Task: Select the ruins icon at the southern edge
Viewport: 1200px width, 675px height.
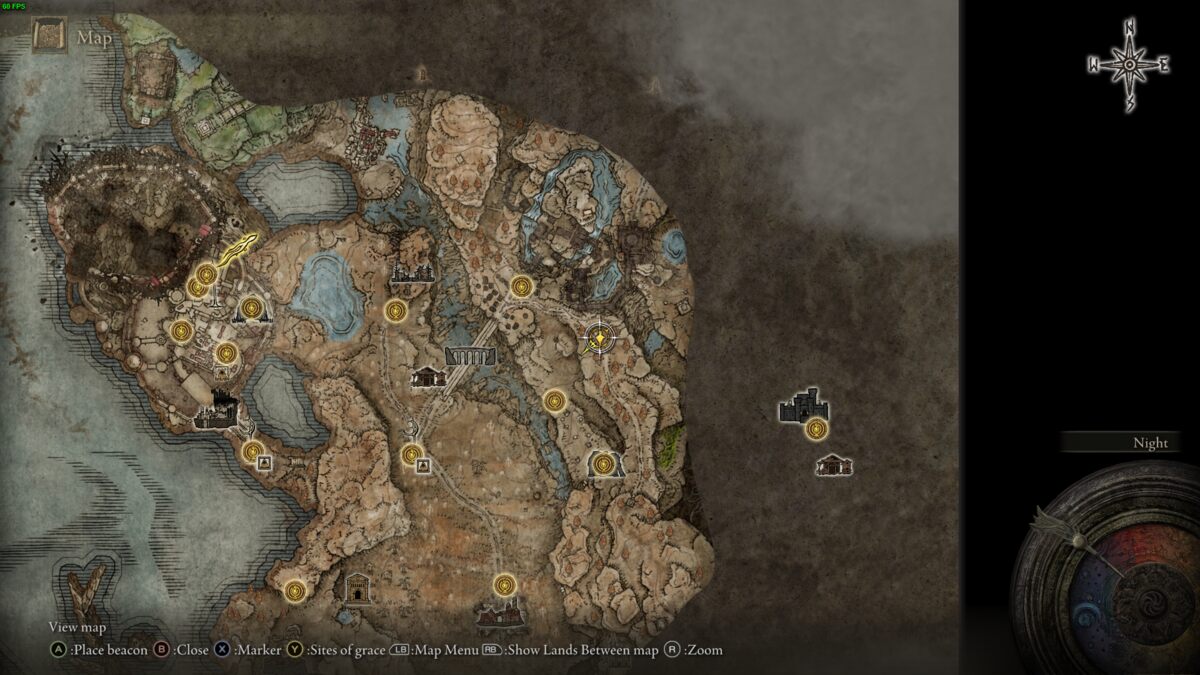Action: point(501,615)
